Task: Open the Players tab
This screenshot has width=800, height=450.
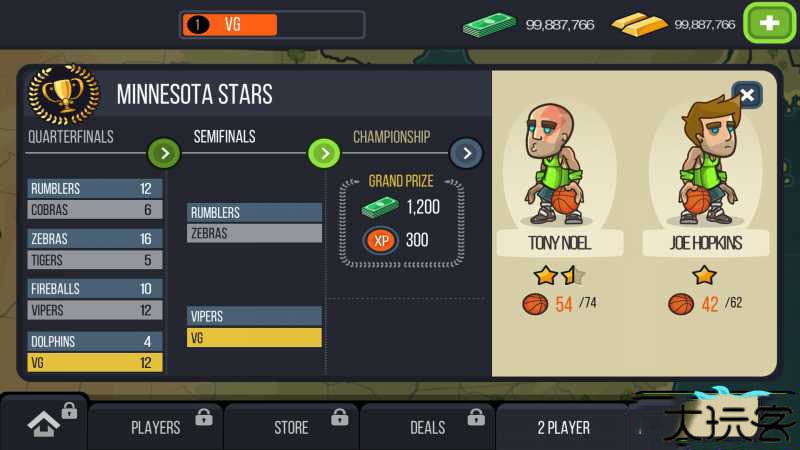Action: (x=156, y=427)
